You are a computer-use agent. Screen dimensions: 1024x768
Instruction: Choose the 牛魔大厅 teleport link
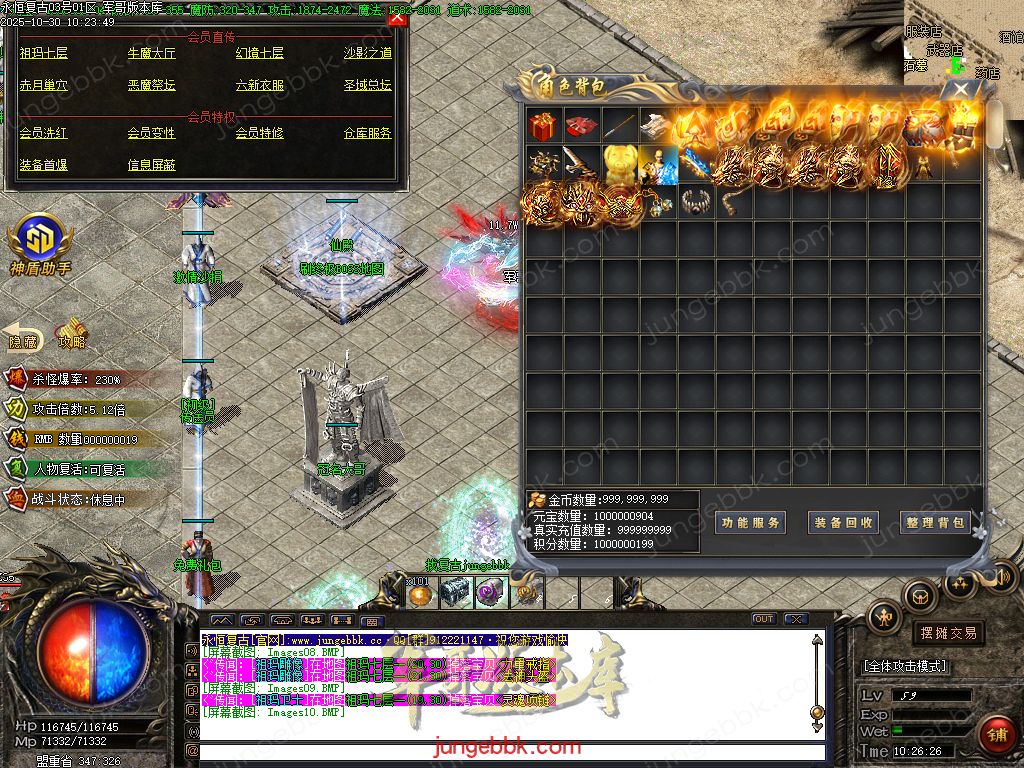pyautogui.click(x=151, y=53)
